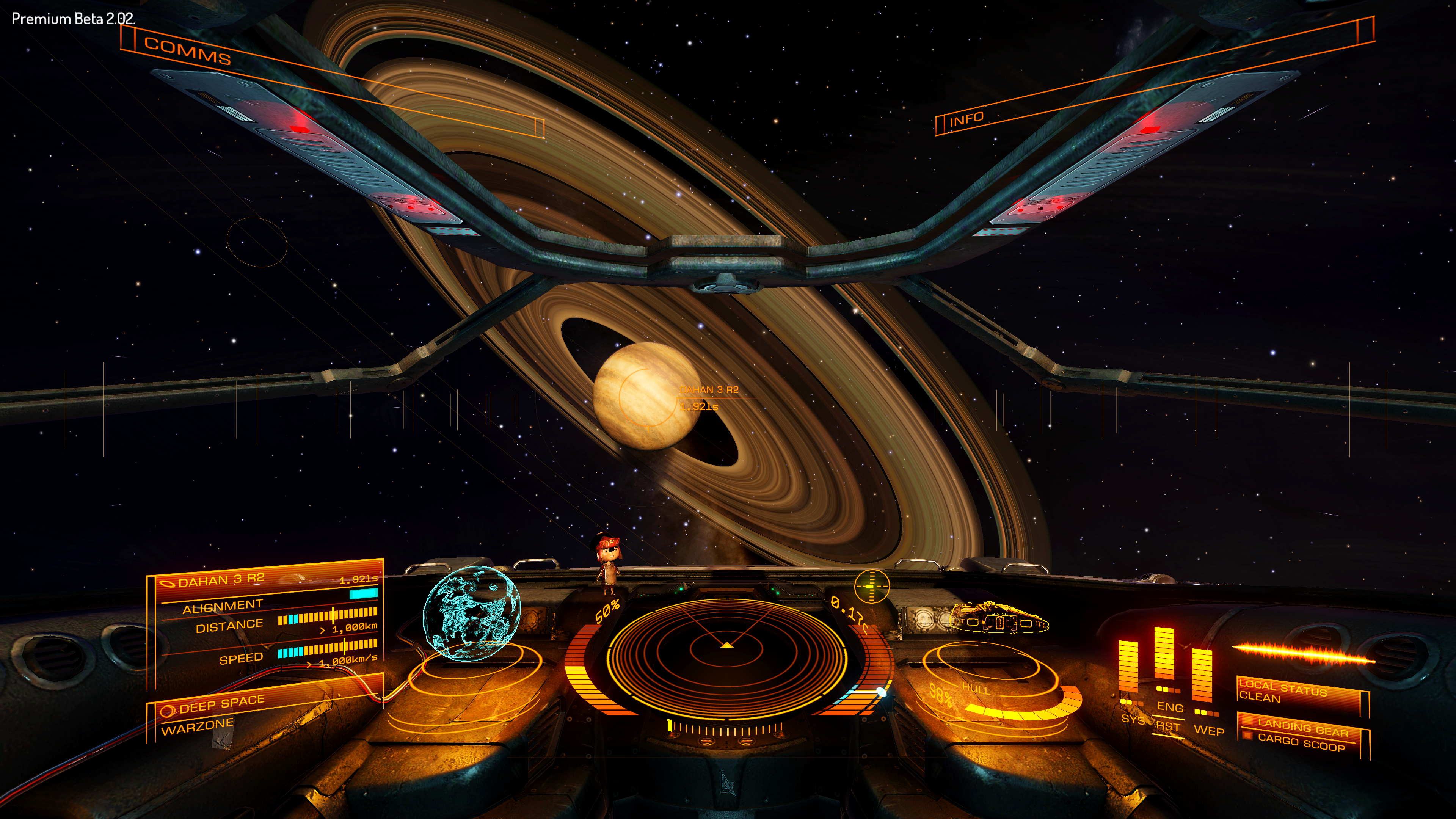The height and width of the screenshot is (819, 1456).
Task: Click the DAHAN 3 R2 target marker label
Action: 709,389
